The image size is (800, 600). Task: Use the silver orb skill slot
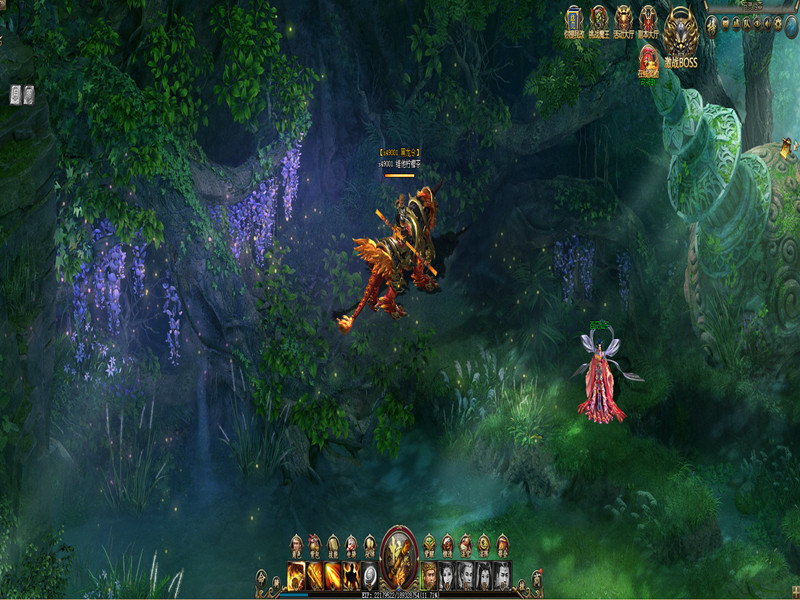coord(369,575)
